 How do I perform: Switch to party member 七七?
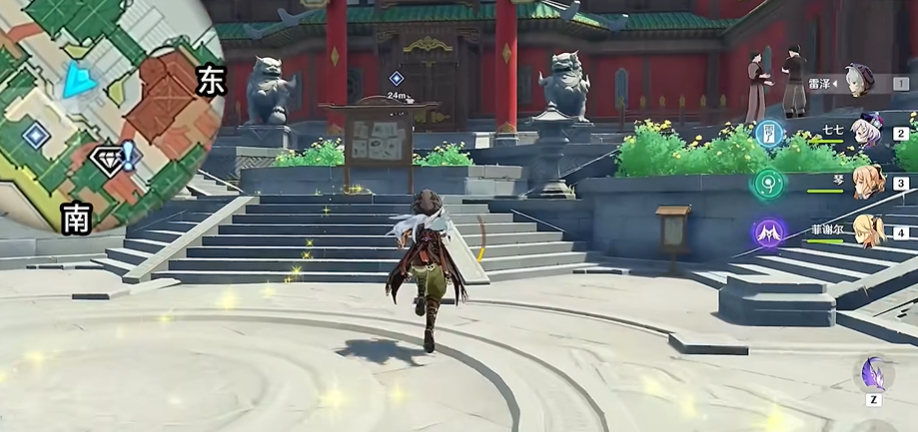[864, 132]
